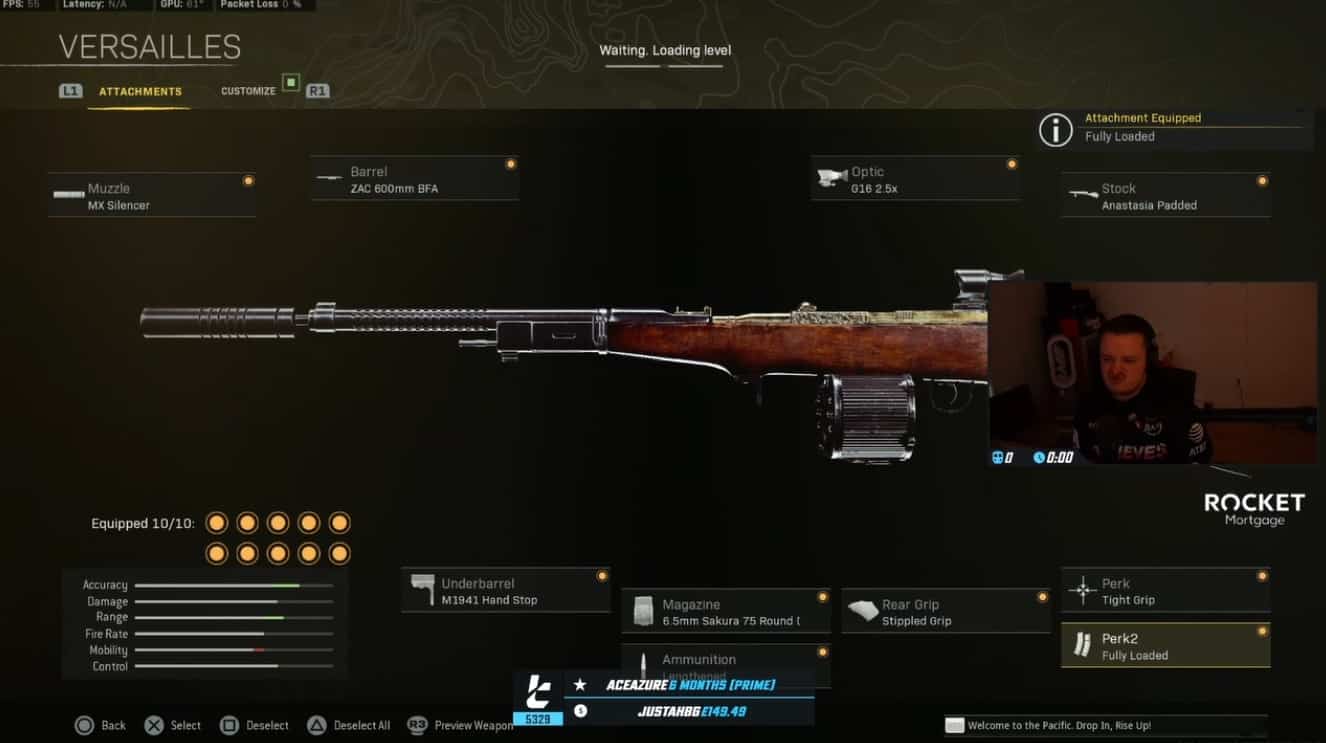Open the Perk Tight Grip slot
Screen dimensions: 1326x743
click(x=1166, y=591)
